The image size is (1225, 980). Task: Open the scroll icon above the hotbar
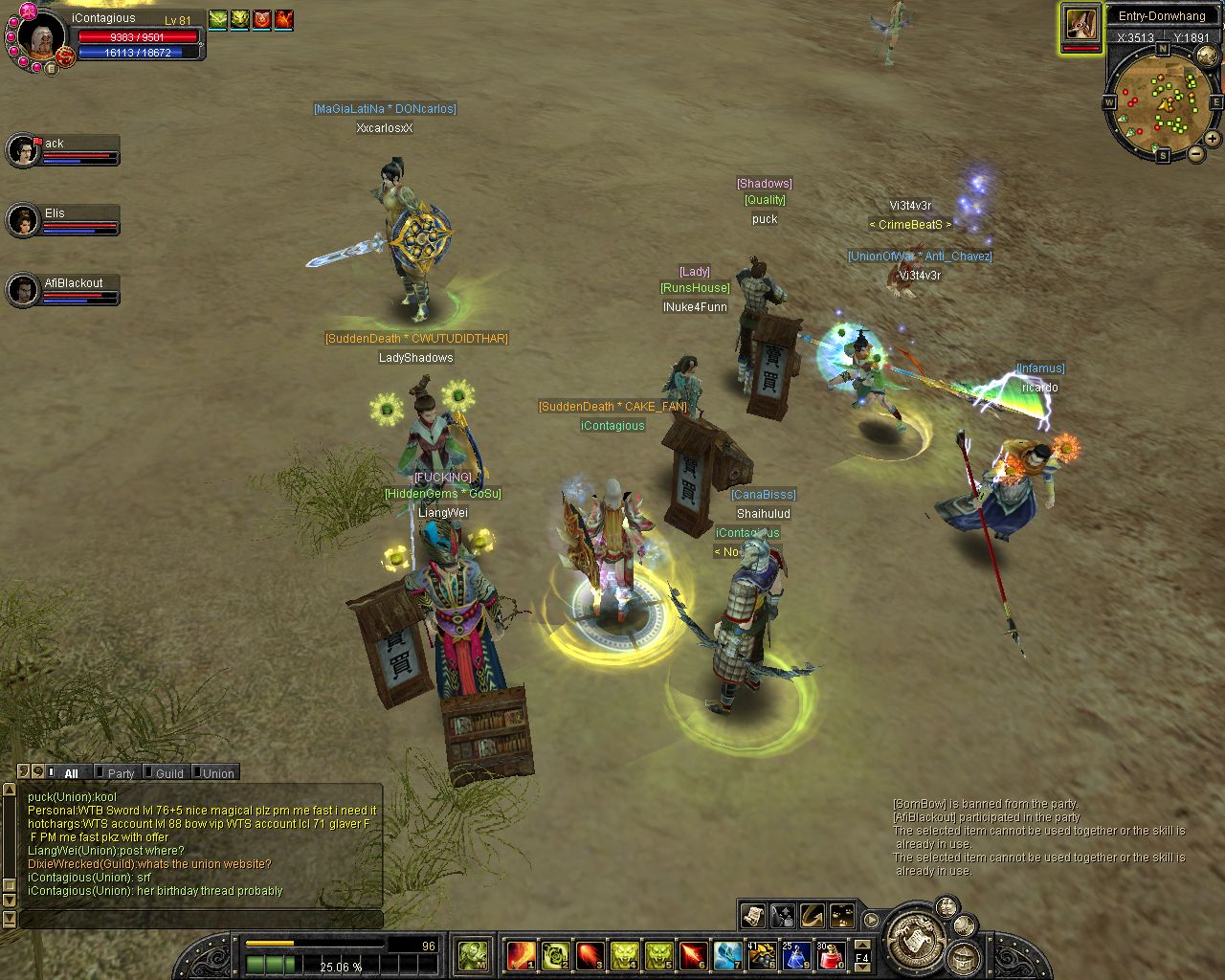point(752,916)
